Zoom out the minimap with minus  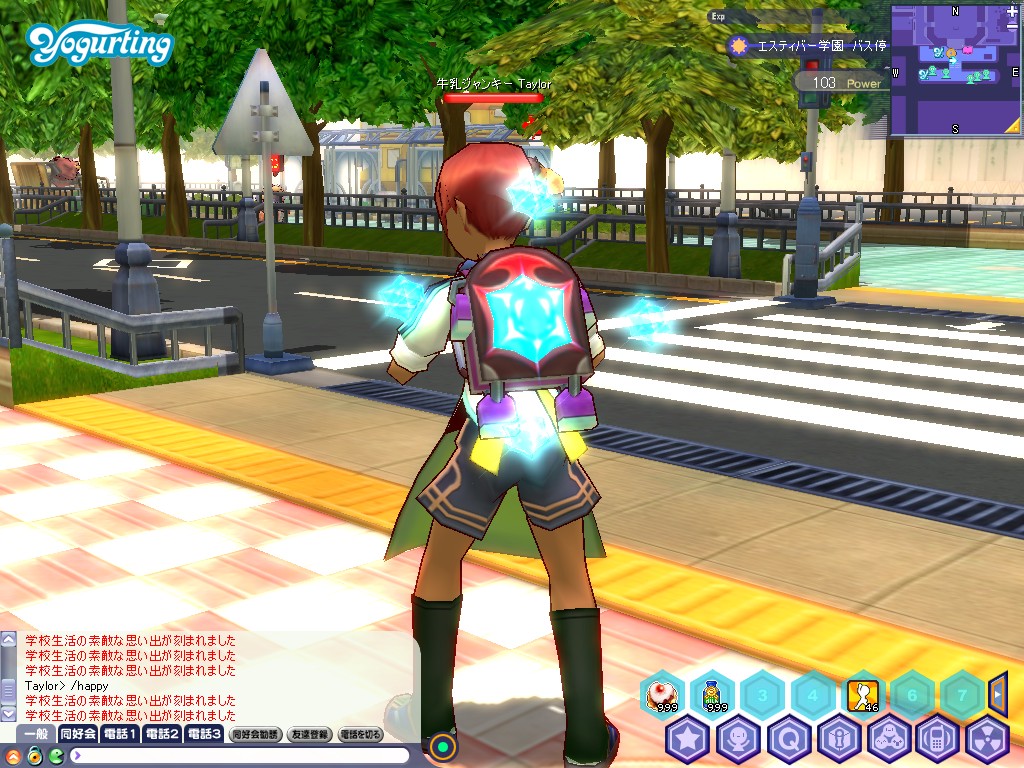pos(1012,27)
